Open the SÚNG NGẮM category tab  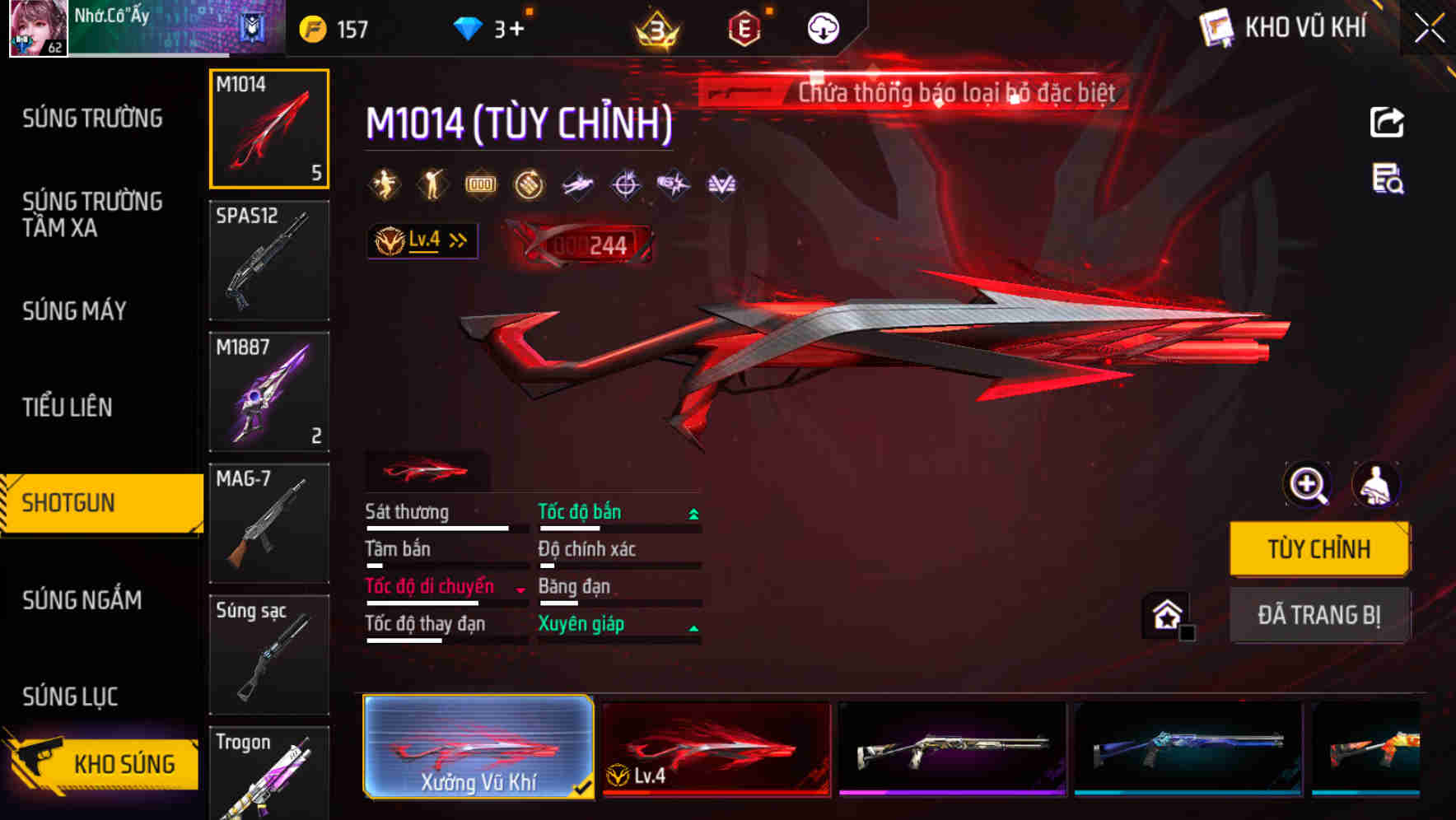click(x=80, y=601)
